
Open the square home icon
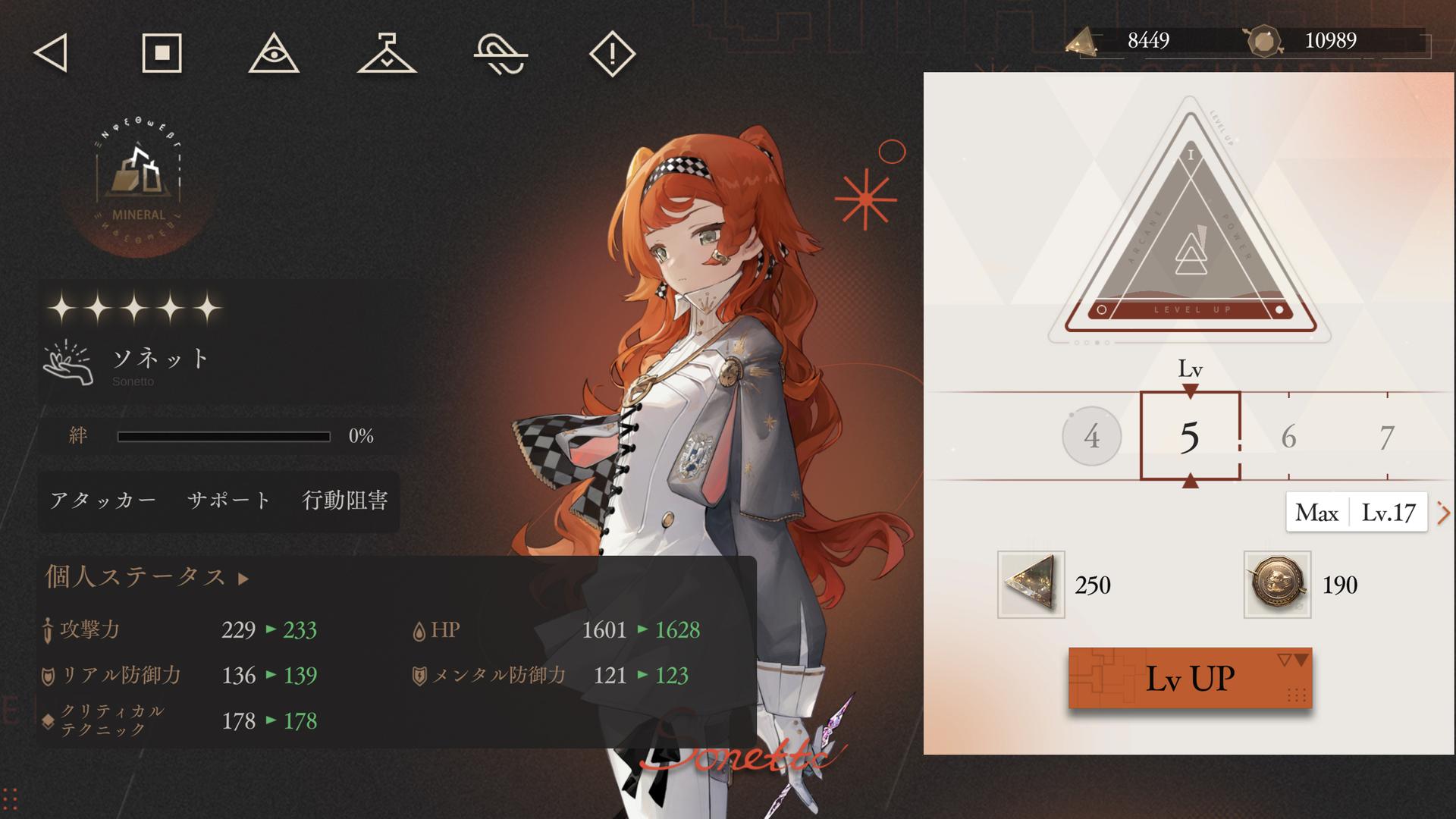point(162,53)
